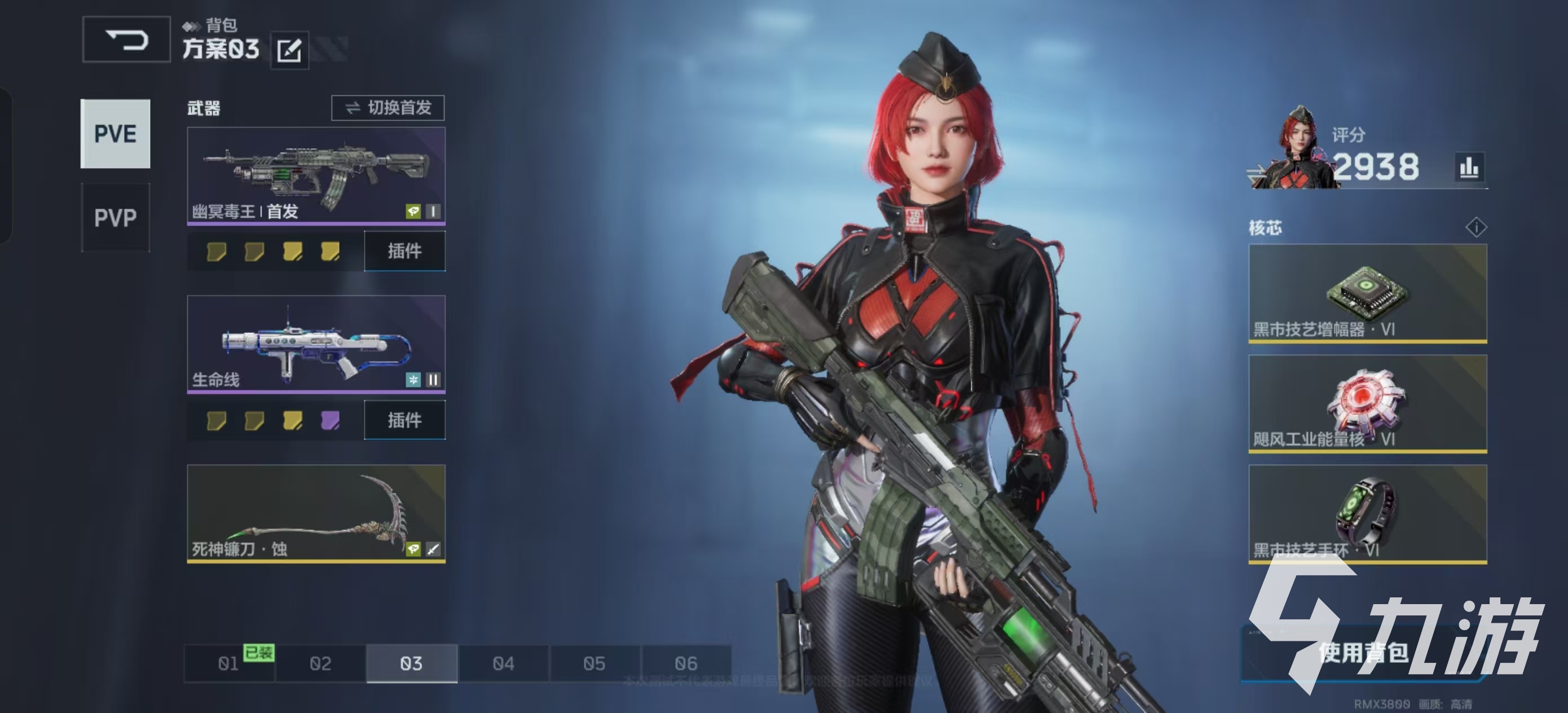
Task: Choose loadout preset 02
Action: [320, 663]
